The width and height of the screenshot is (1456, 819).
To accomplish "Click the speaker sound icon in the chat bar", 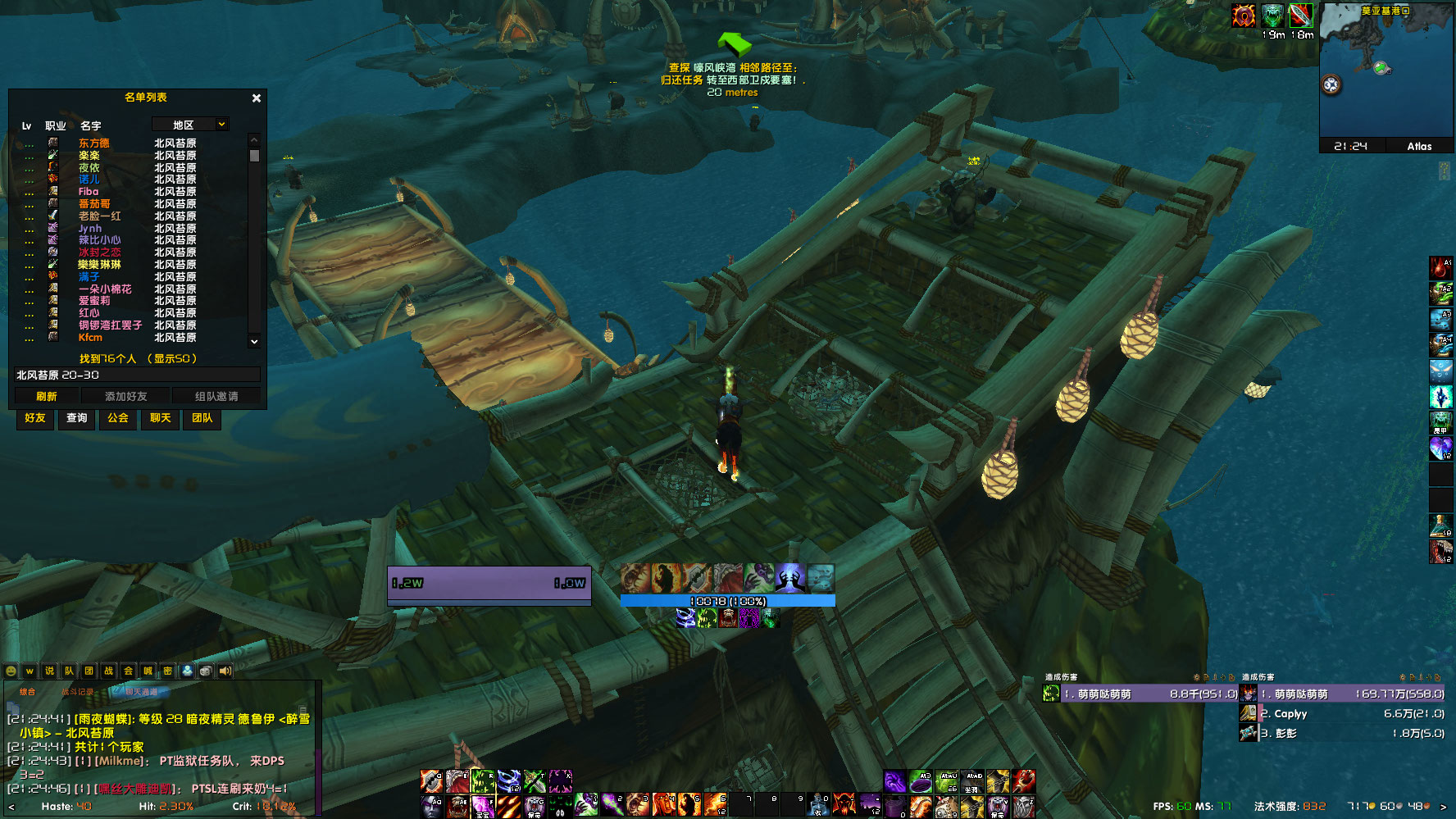I will [225, 671].
